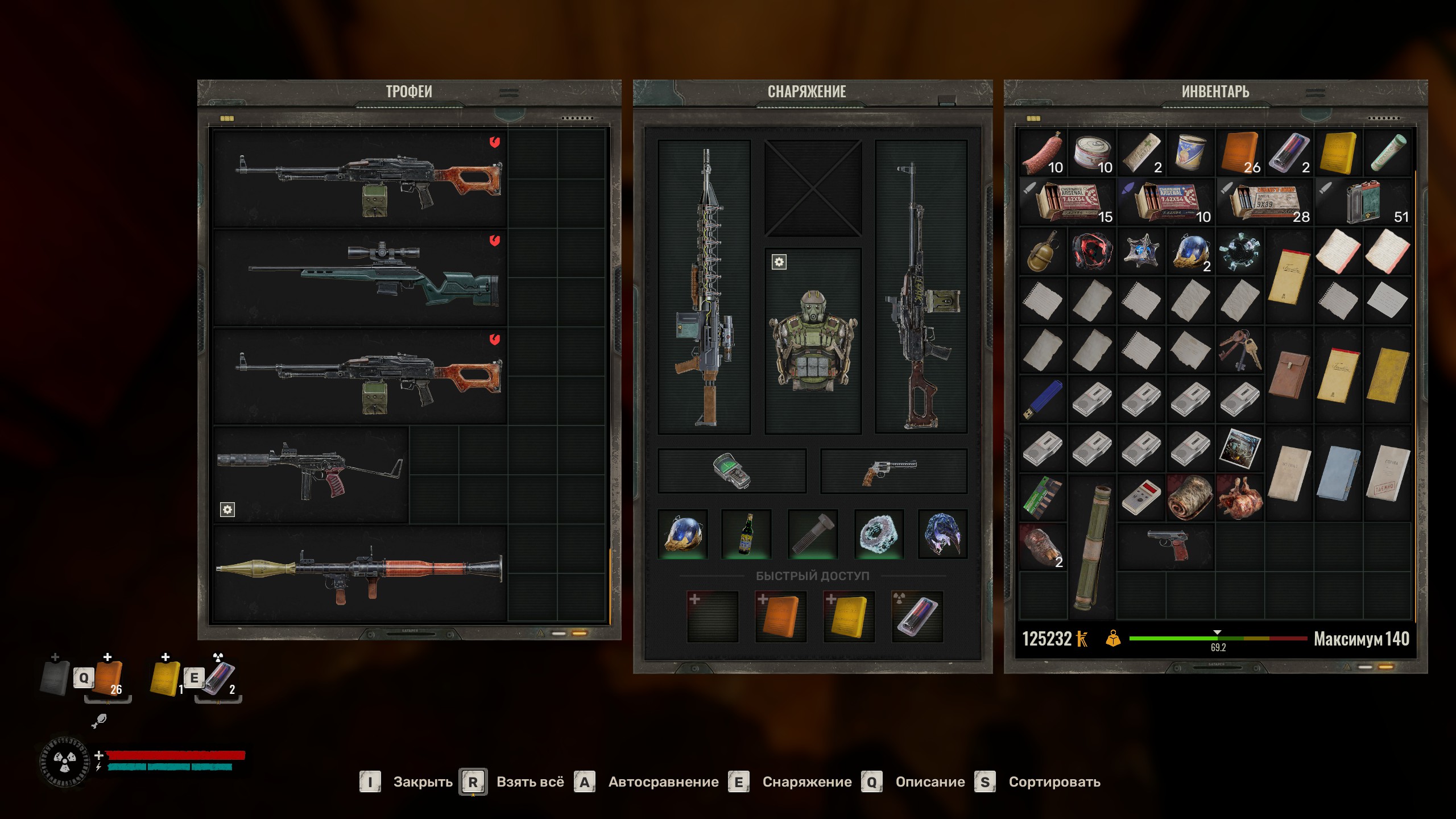Screen dimensions: 1456x819
Task: Select the Сортировать option in the bottom bar
Action: [1053, 781]
